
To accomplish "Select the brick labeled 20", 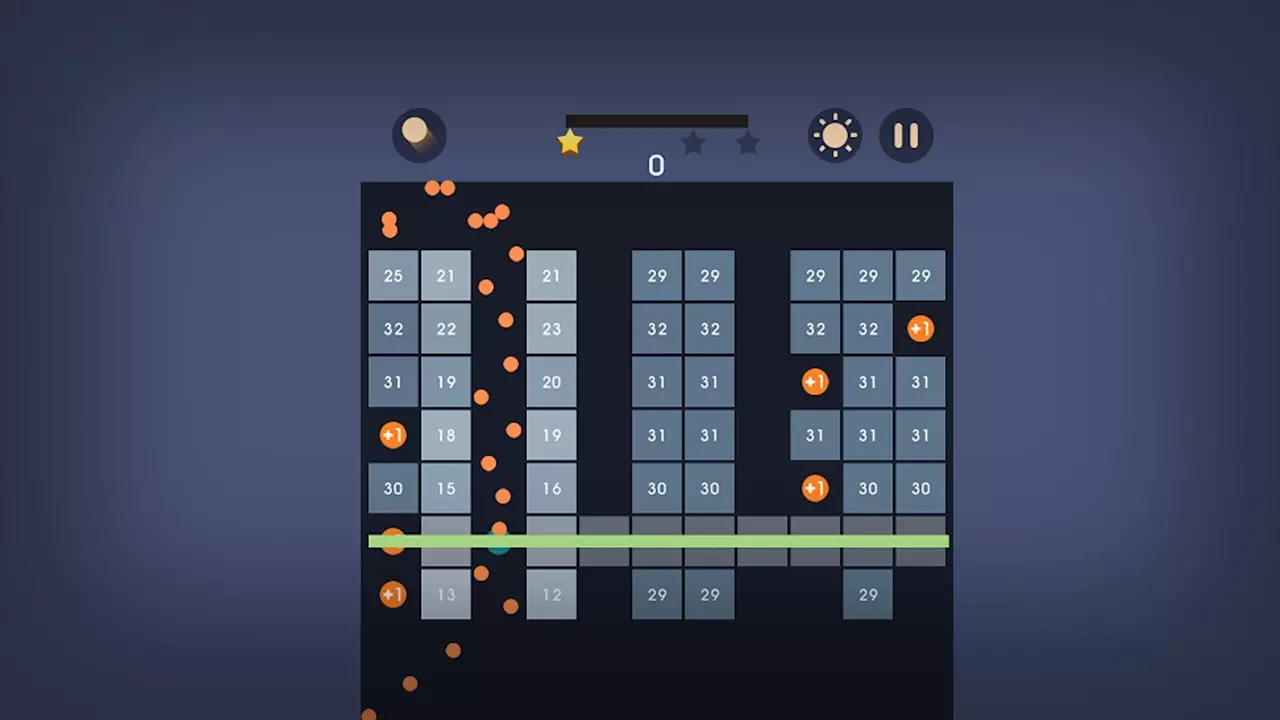I will click(x=551, y=382).
